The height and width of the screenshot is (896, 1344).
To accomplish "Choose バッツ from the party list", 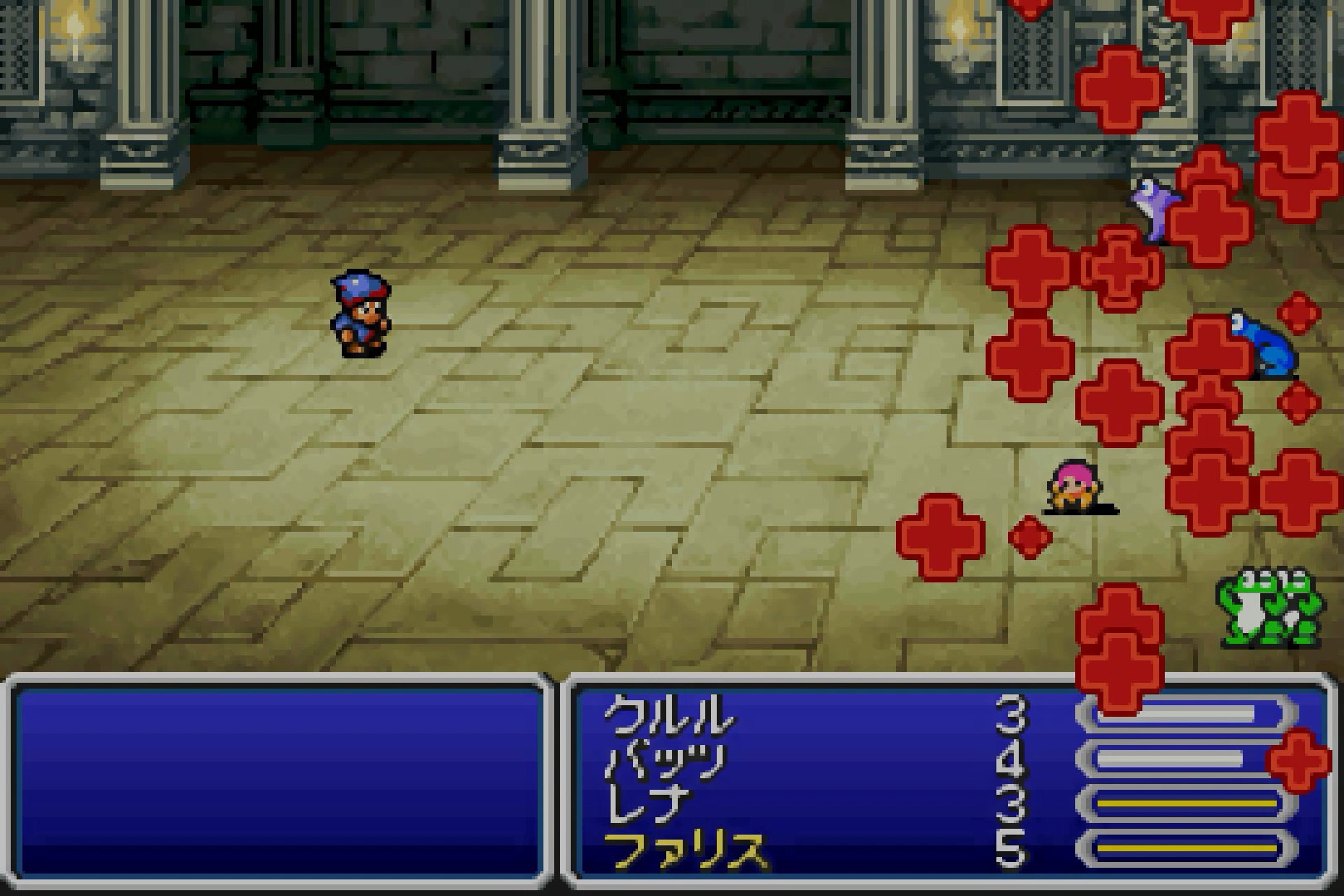I will (664, 760).
